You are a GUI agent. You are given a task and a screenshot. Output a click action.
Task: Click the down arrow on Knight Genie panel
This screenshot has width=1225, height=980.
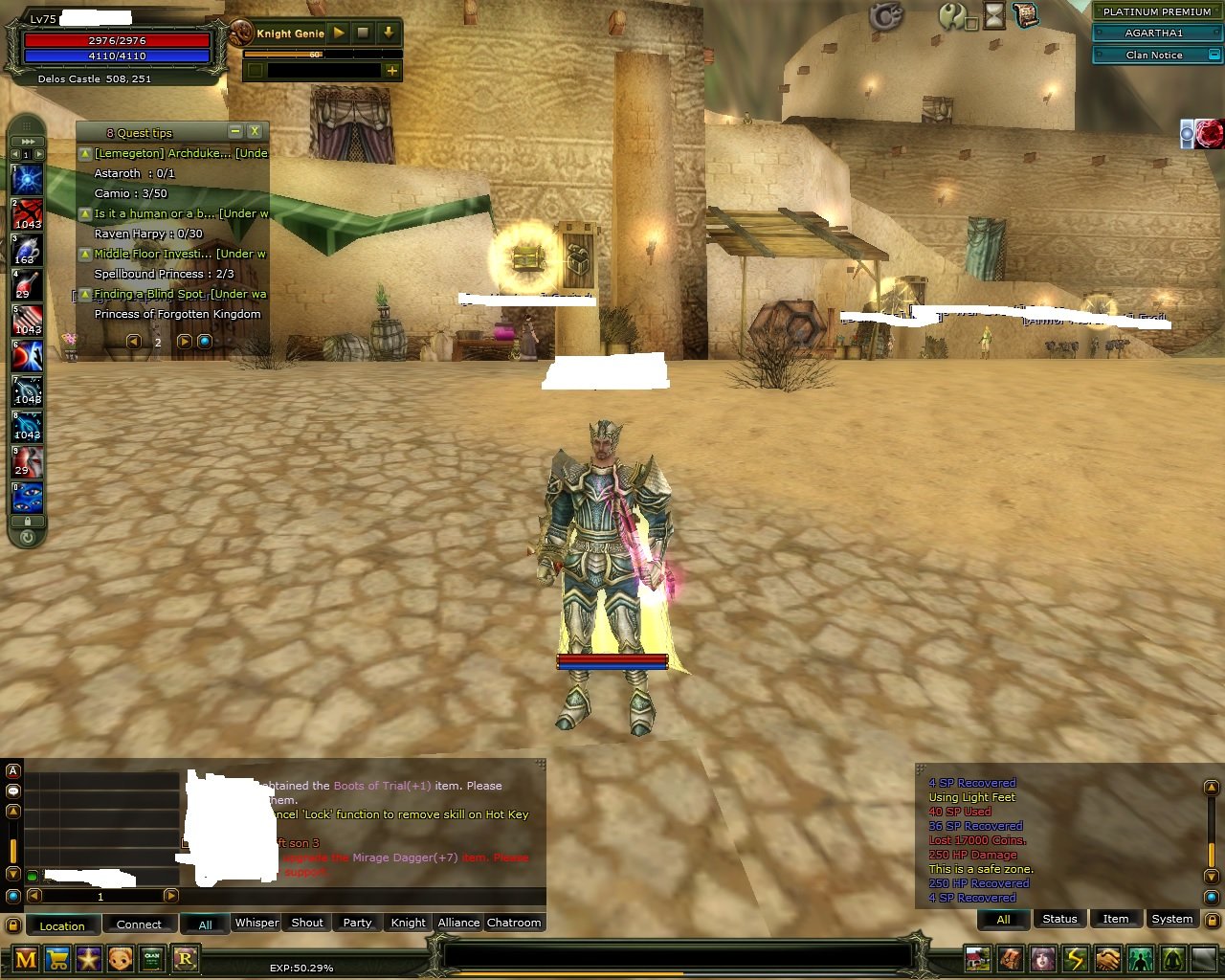click(x=387, y=32)
